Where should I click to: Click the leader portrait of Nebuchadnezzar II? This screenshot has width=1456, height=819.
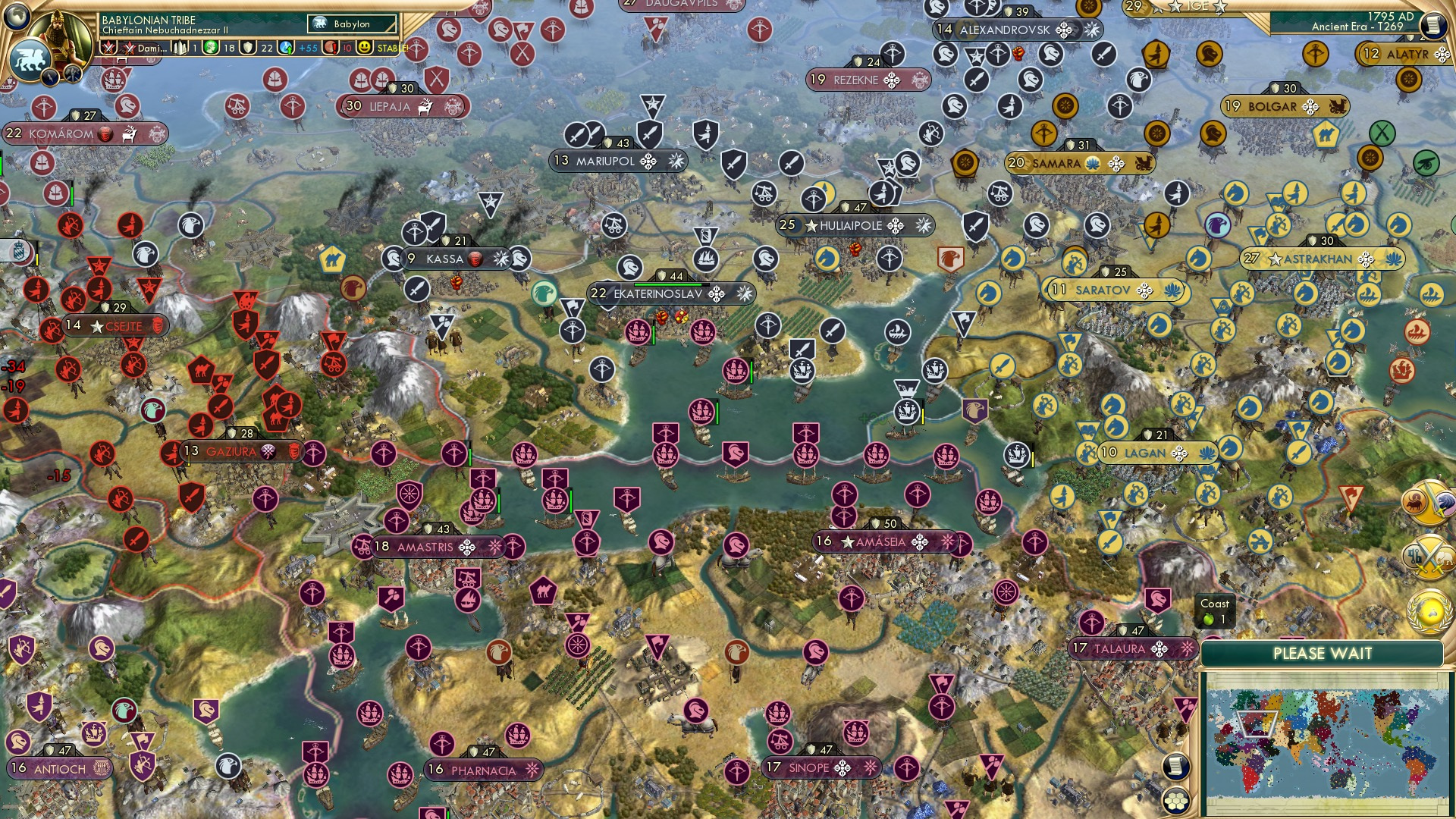click(58, 36)
